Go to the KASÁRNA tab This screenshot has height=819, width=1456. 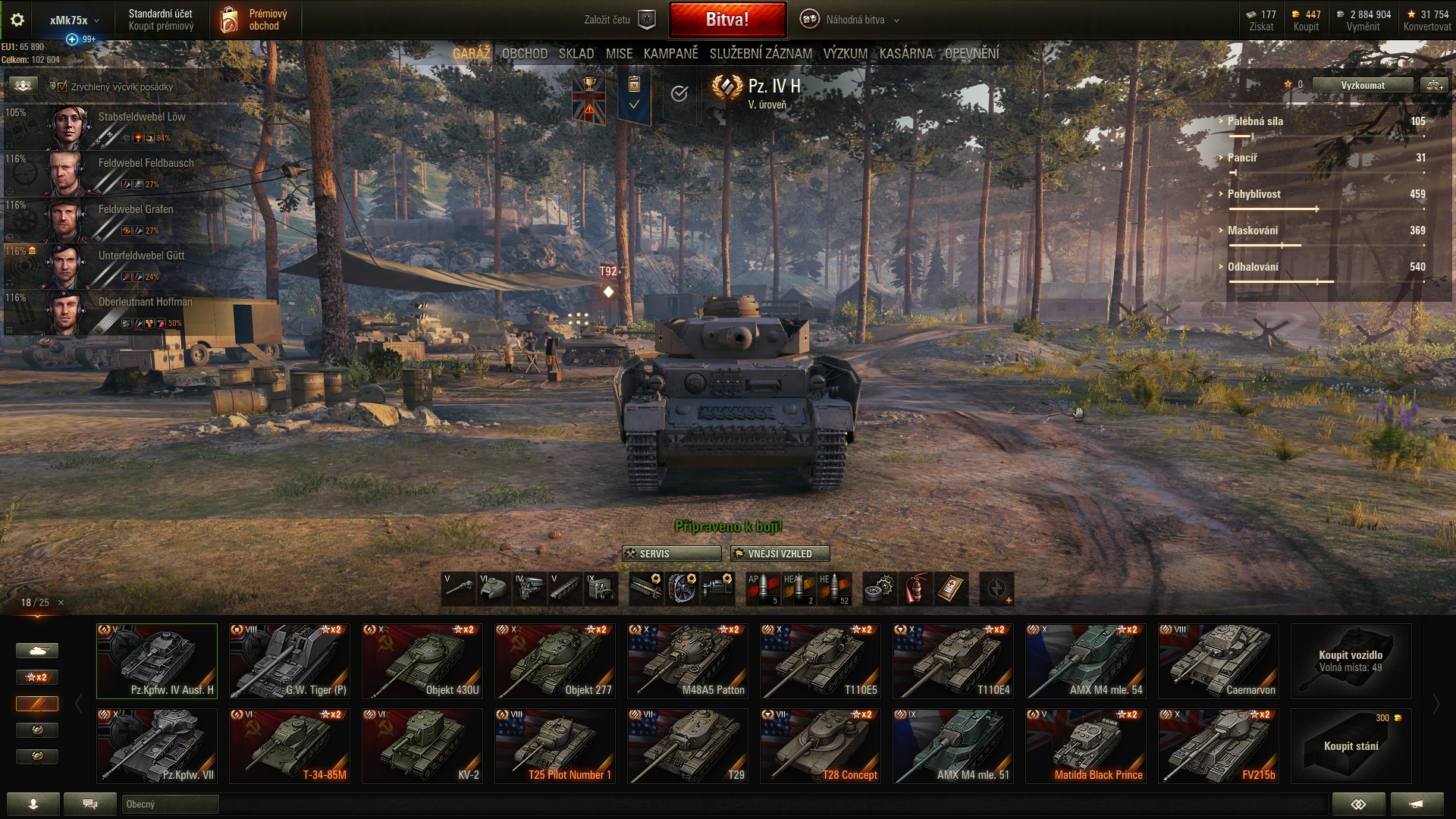tap(905, 54)
